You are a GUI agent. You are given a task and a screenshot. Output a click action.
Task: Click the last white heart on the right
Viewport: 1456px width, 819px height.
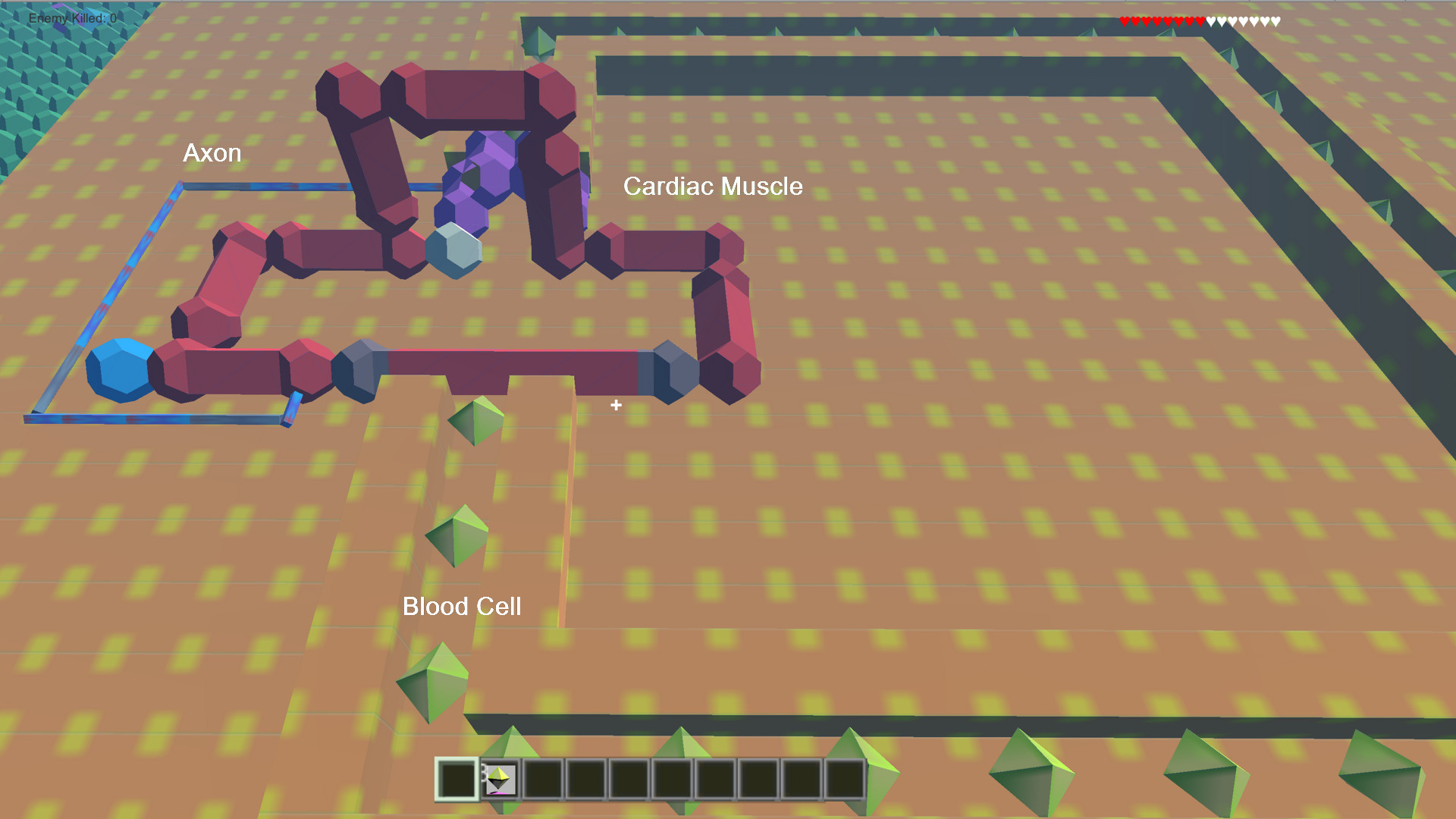tap(1276, 21)
